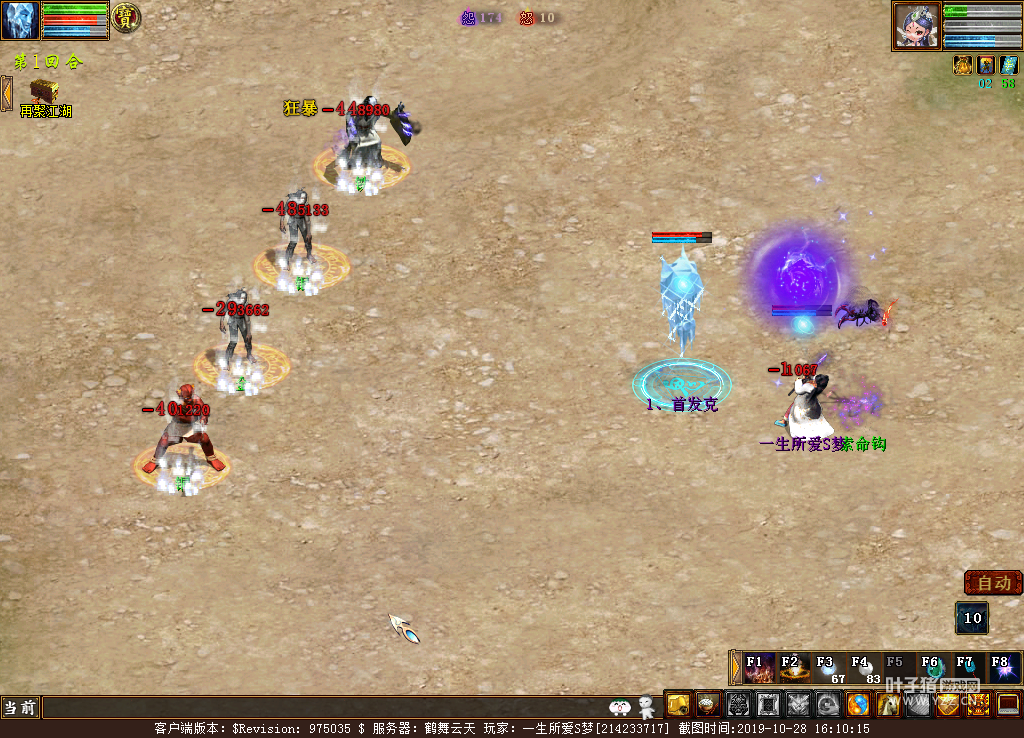The width and height of the screenshot is (1024, 738).
Task: Activate the F1 fire skill
Action: point(759,668)
